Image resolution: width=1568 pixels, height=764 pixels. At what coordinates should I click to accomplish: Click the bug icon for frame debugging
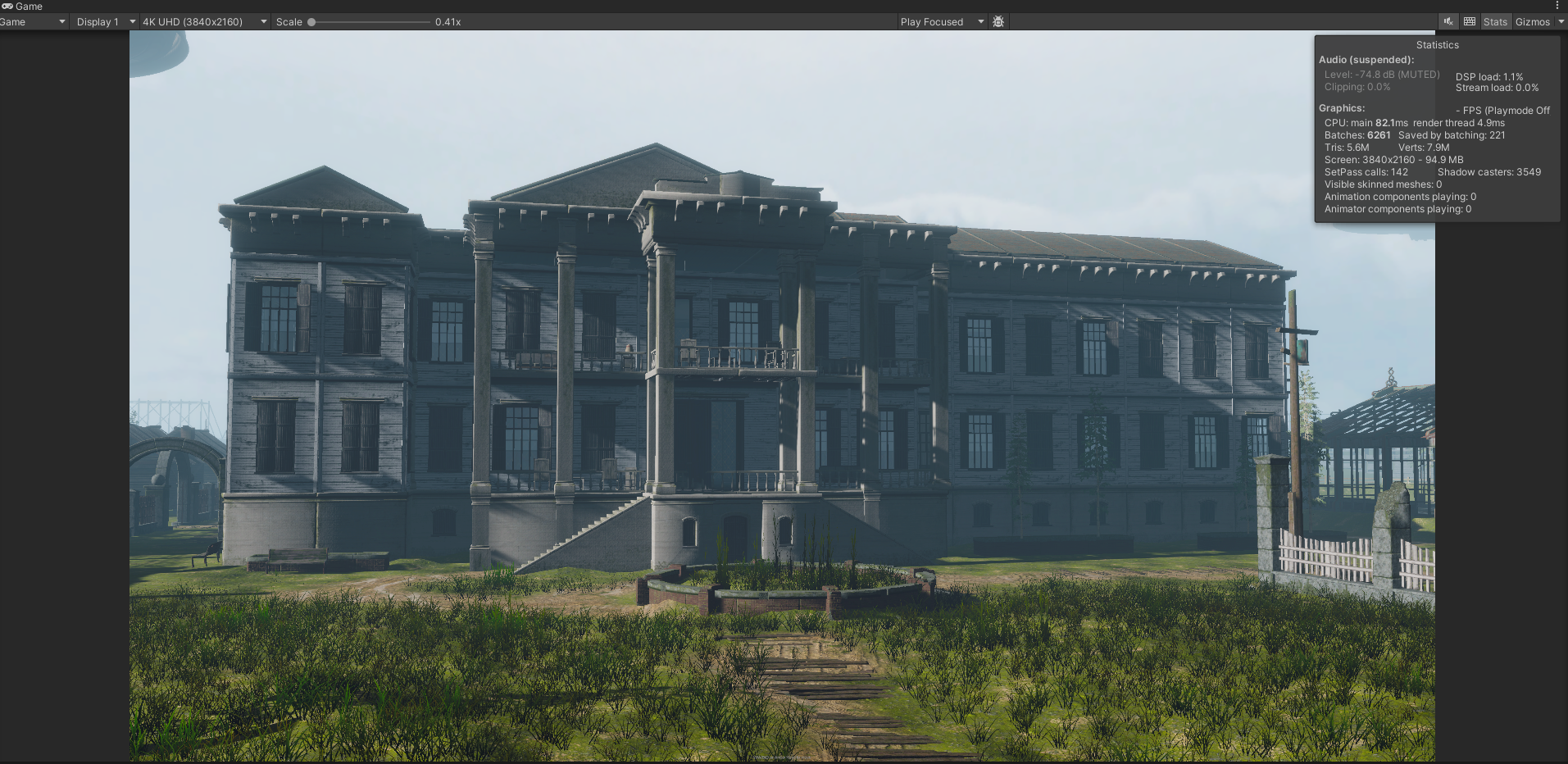pos(998,22)
